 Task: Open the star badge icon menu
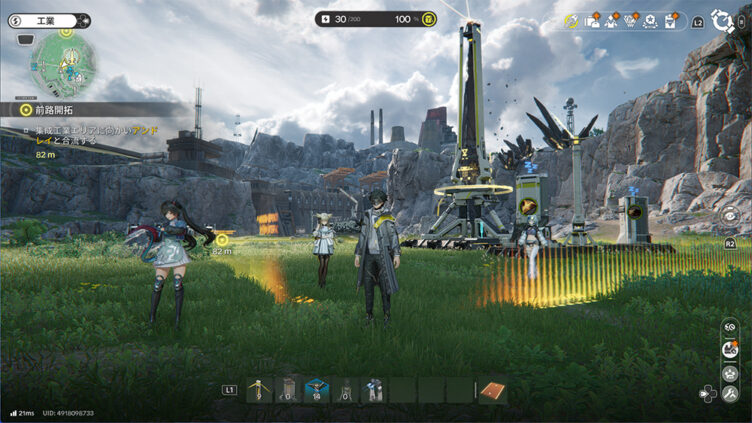pyautogui.click(x=653, y=21)
